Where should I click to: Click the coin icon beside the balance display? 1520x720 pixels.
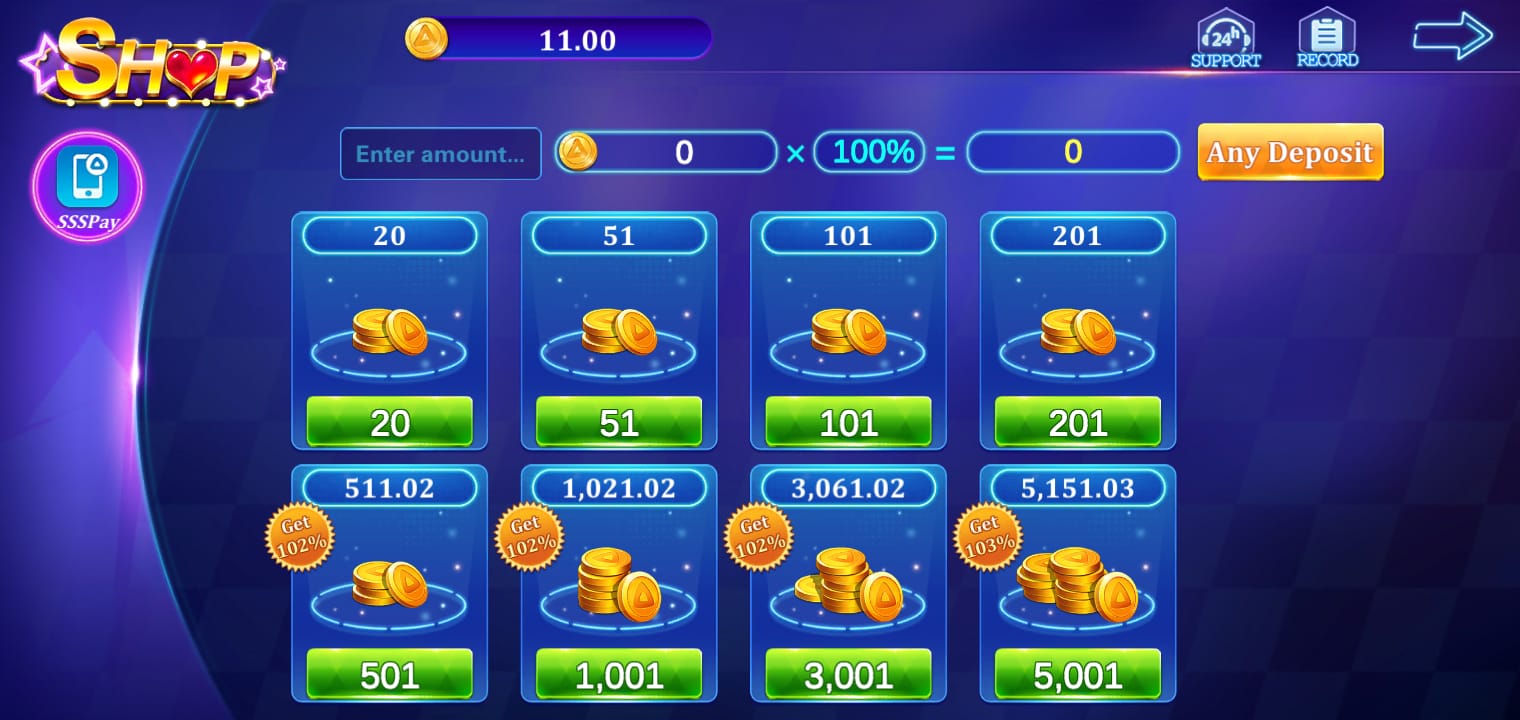(x=427, y=39)
